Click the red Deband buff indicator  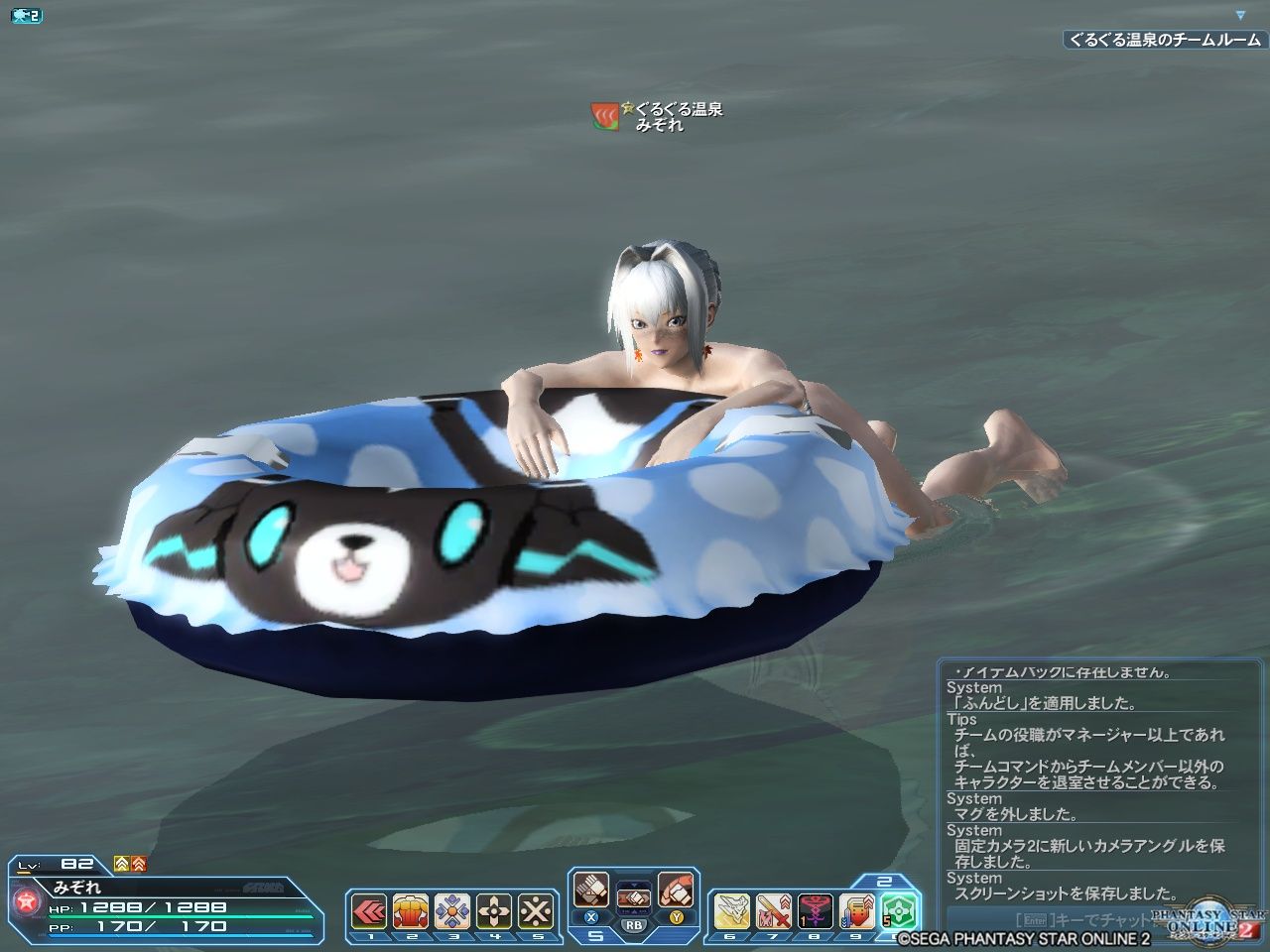click(x=139, y=863)
